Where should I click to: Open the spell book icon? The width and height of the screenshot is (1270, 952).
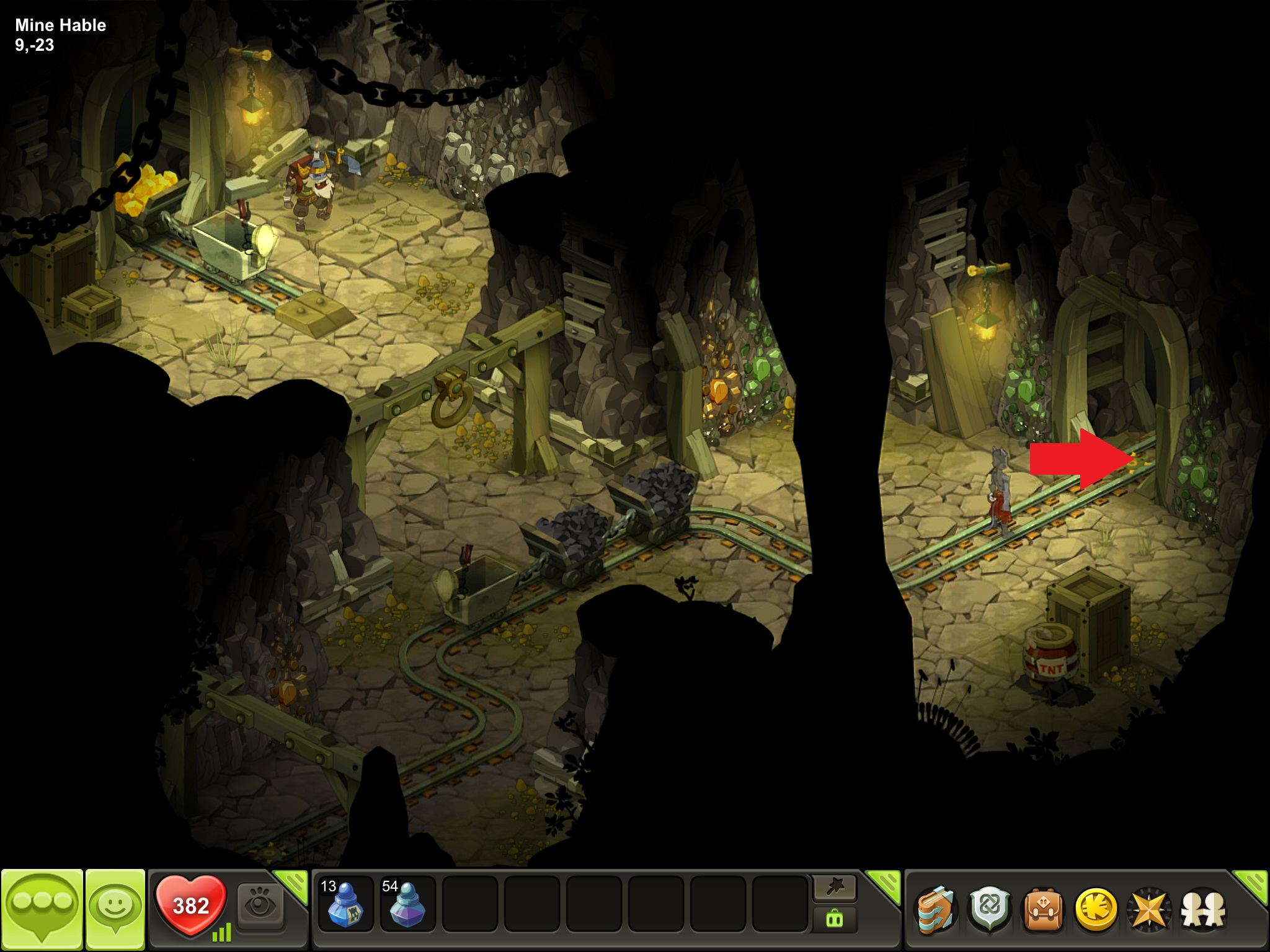(x=936, y=909)
